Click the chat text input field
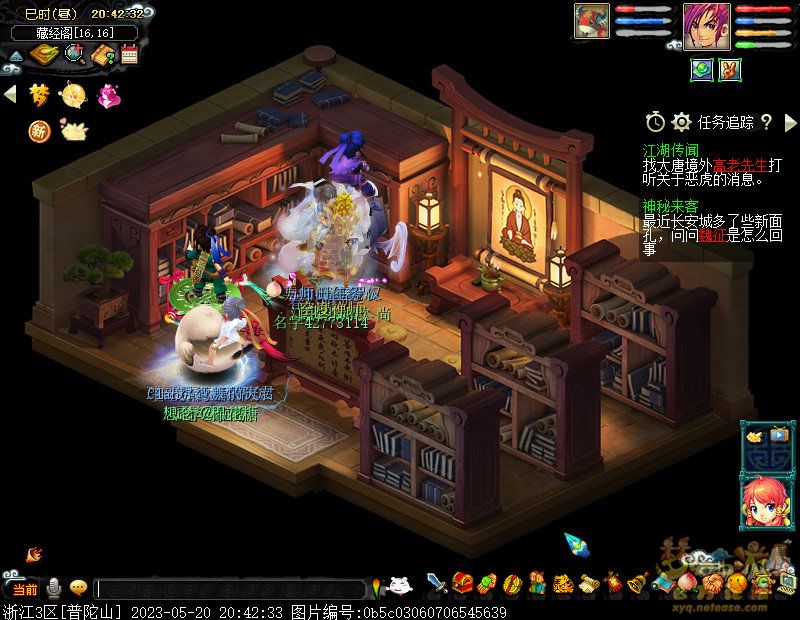The width and height of the screenshot is (800, 620). [x=230, y=589]
